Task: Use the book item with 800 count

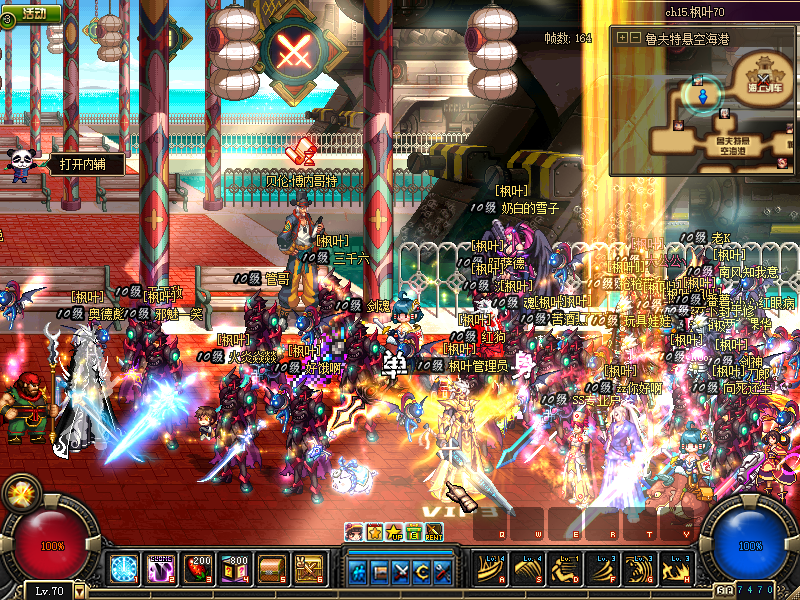Action: point(233,569)
